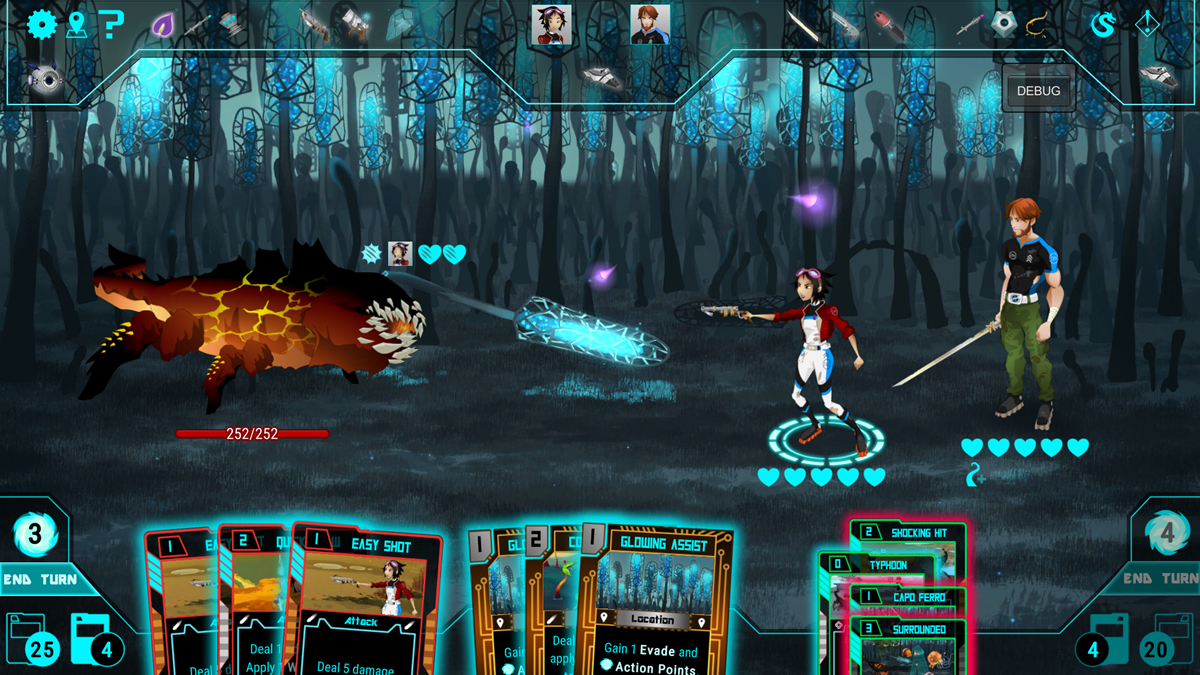Image resolution: width=1200 pixels, height=675 pixels.
Task: Click the DEBUG button
Action: point(1038,91)
